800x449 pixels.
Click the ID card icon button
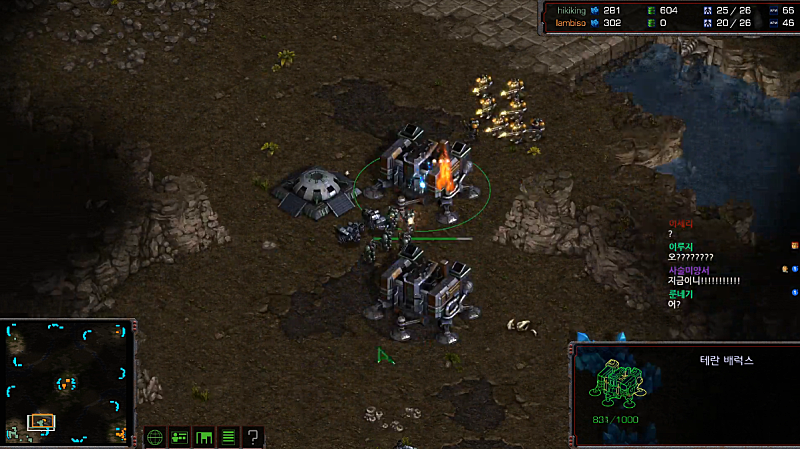click(x=180, y=437)
